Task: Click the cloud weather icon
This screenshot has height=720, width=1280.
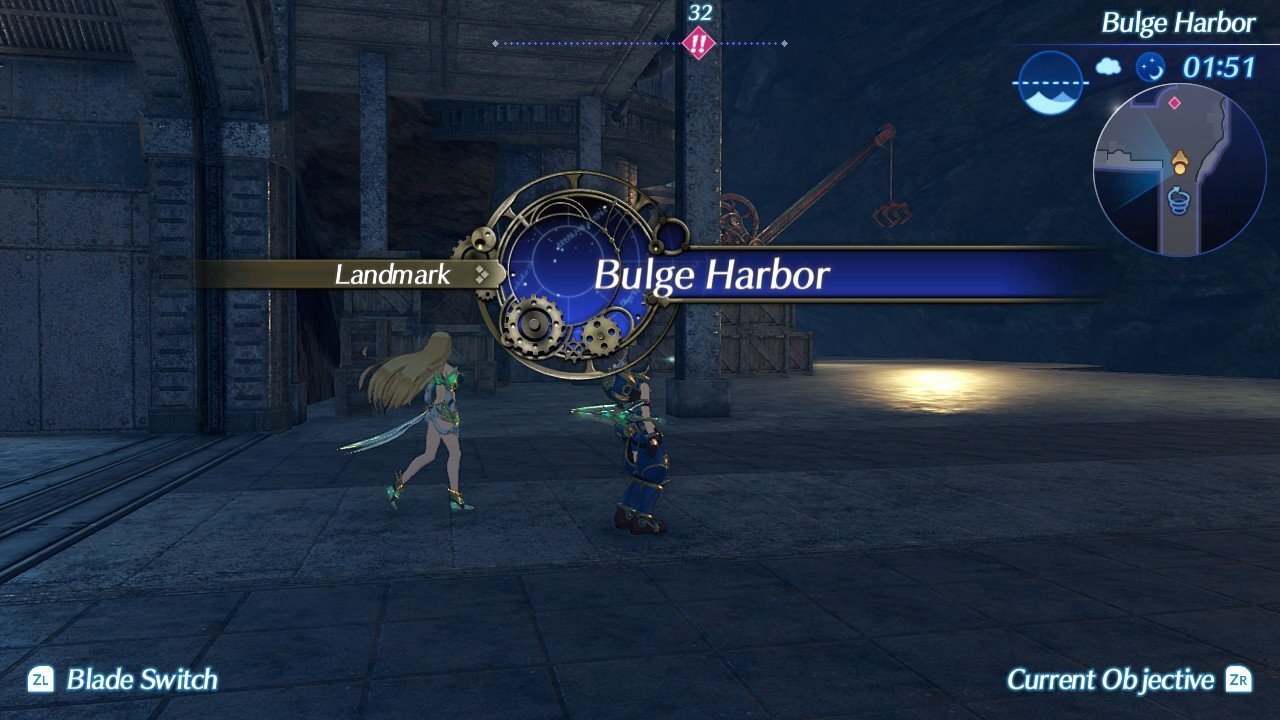Action: click(1108, 67)
